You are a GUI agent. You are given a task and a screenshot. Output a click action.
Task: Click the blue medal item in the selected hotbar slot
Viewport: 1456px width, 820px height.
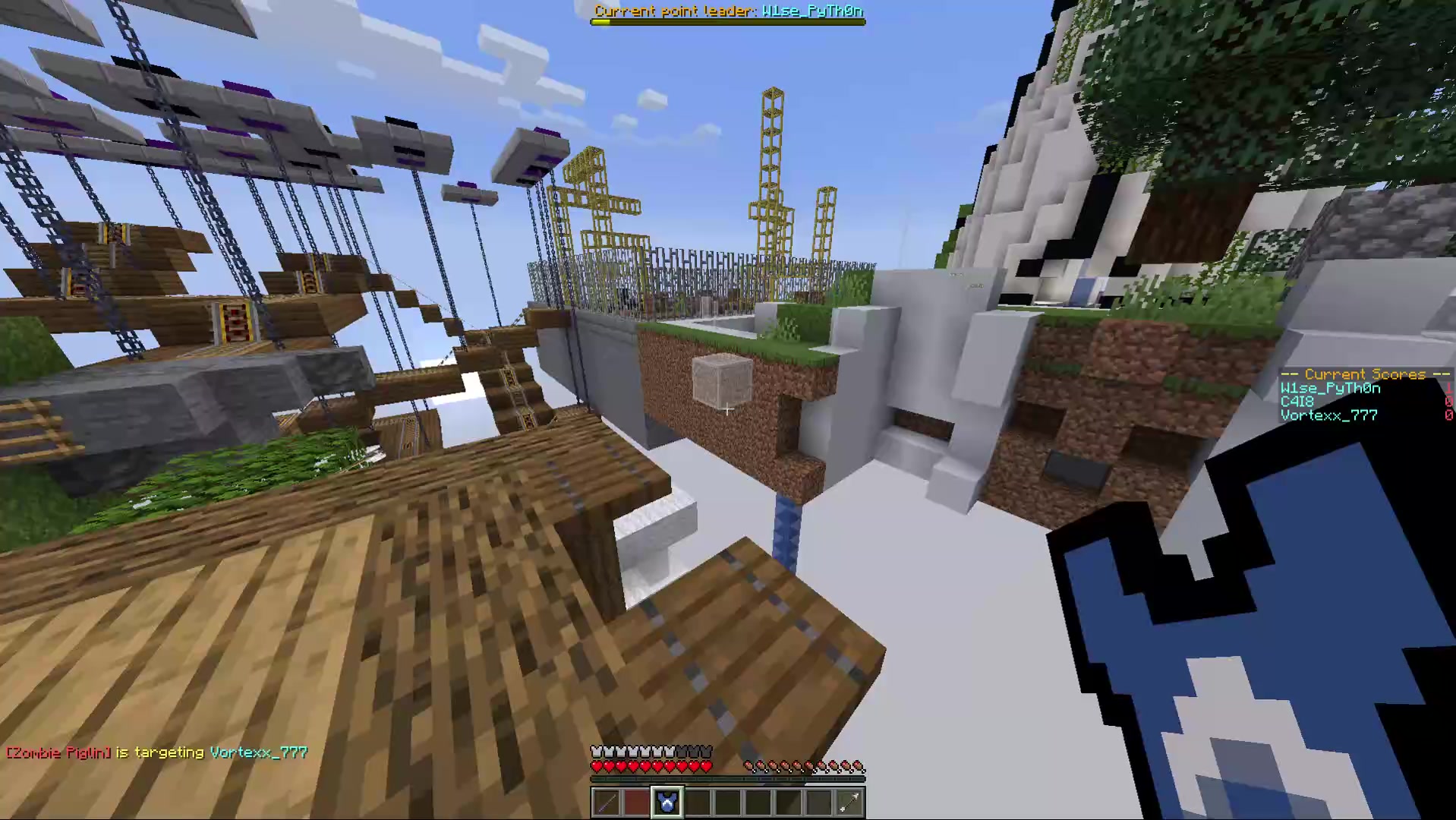[667, 802]
